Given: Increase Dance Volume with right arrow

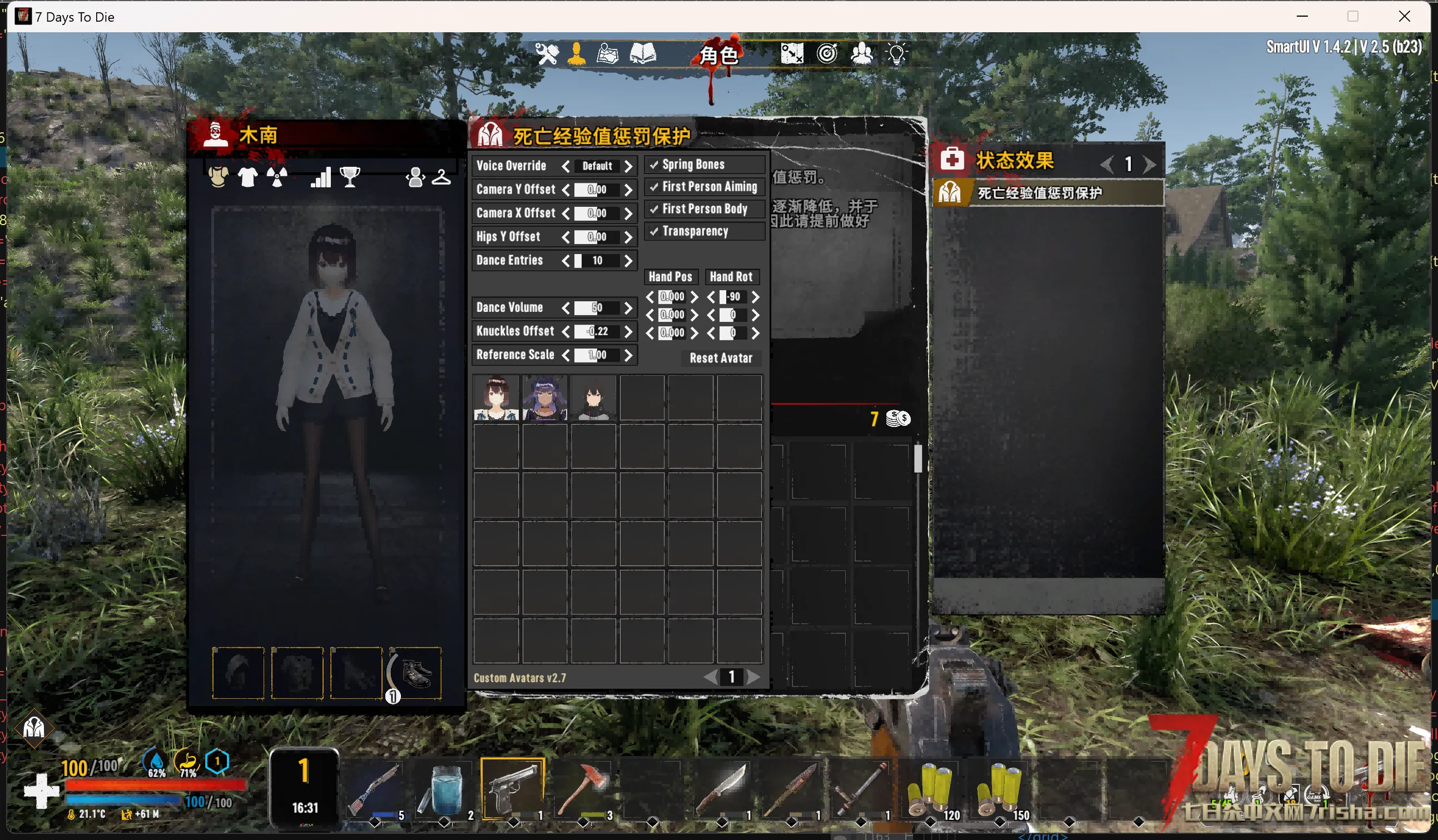Looking at the screenshot, I should tap(628, 308).
